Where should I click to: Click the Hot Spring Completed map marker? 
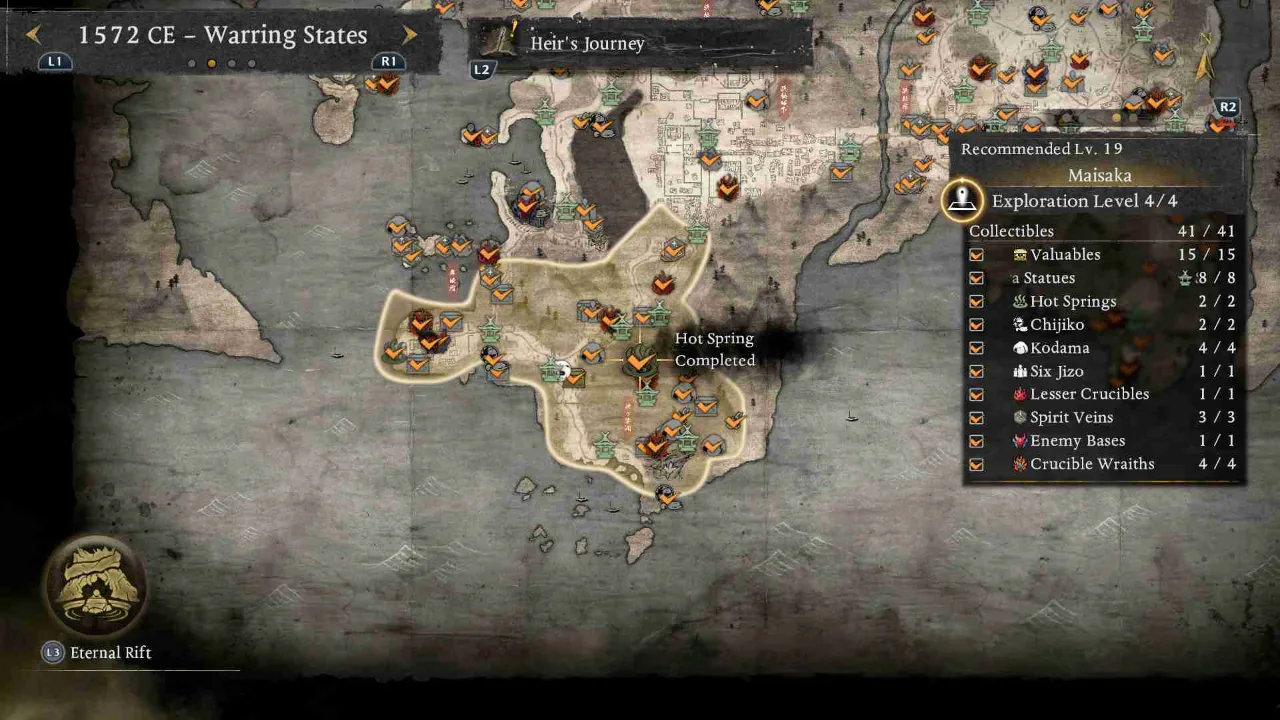[x=639, y=360]
